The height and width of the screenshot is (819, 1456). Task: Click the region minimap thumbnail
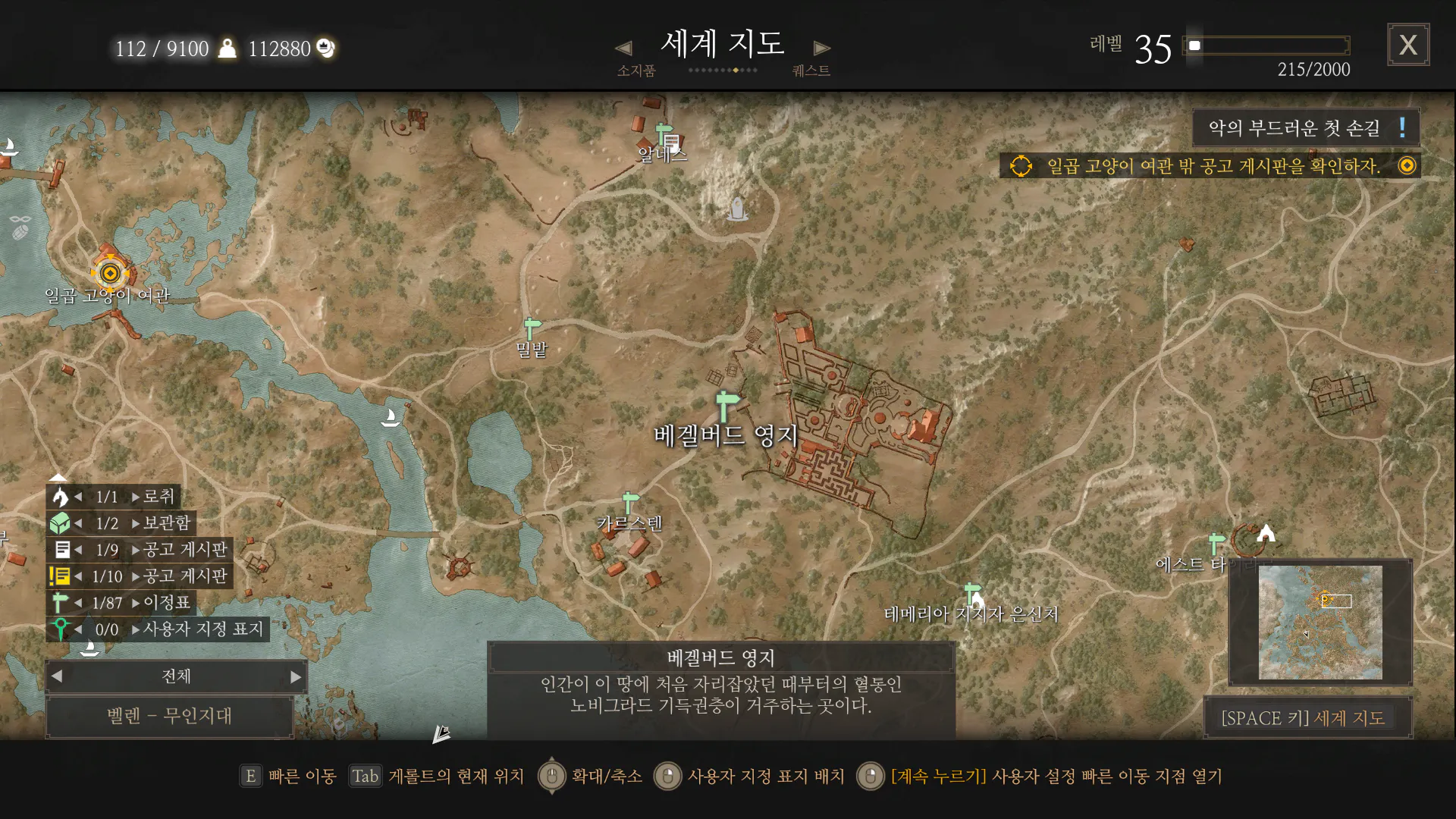click(x=1319, y=622)
